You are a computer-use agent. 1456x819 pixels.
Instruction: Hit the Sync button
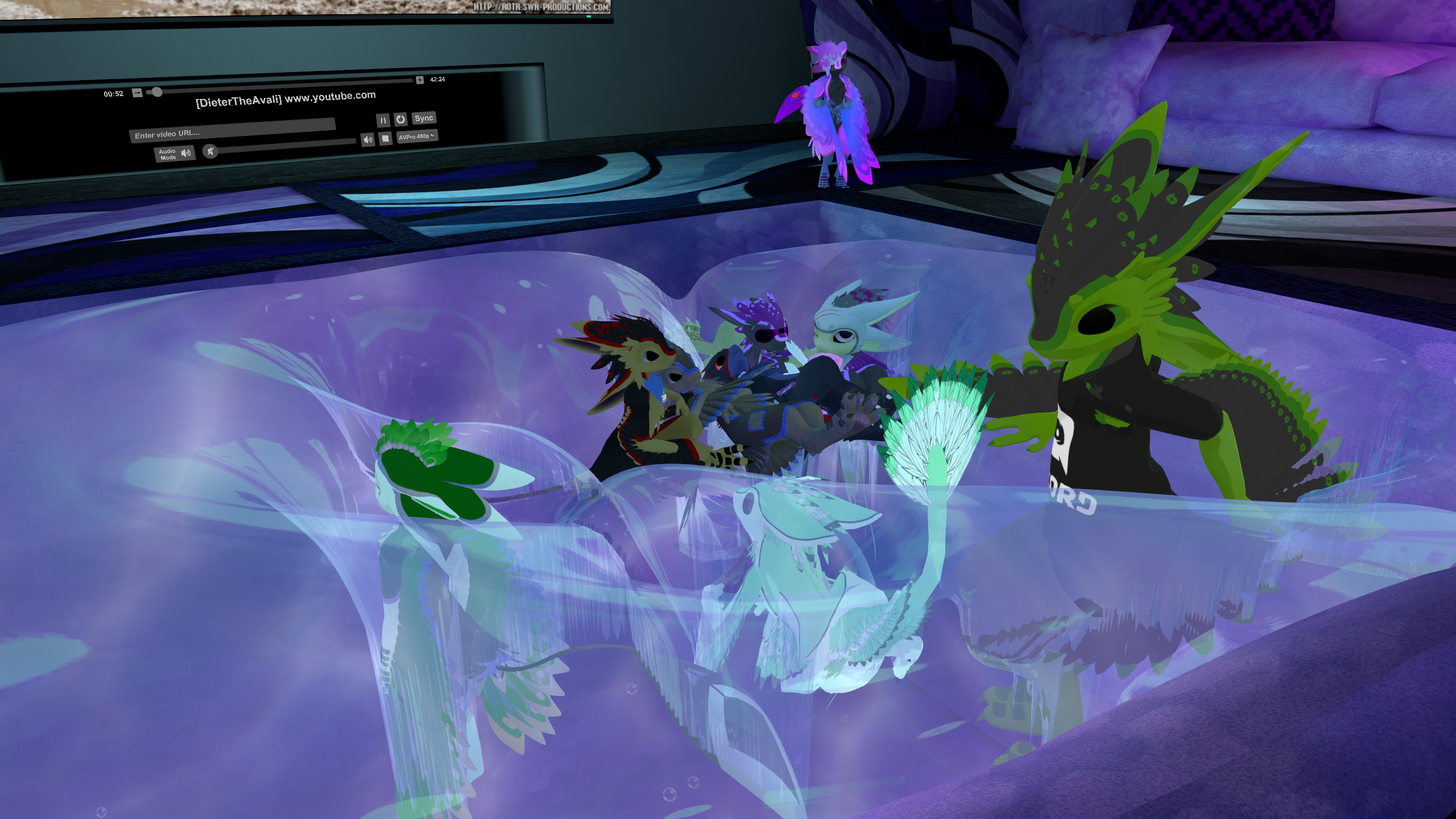click(x=424, y=118)
